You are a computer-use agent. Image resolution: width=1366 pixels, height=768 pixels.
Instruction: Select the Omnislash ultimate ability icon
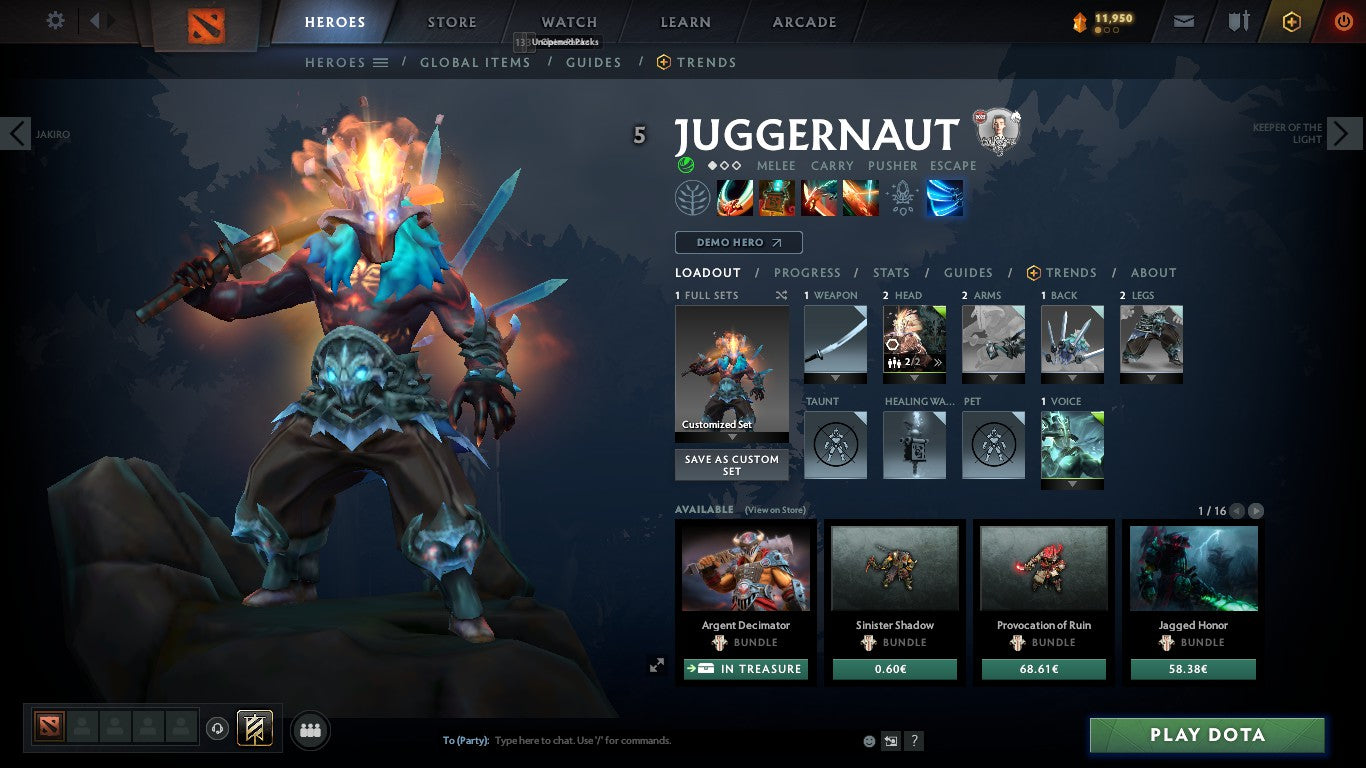point(943,197)
